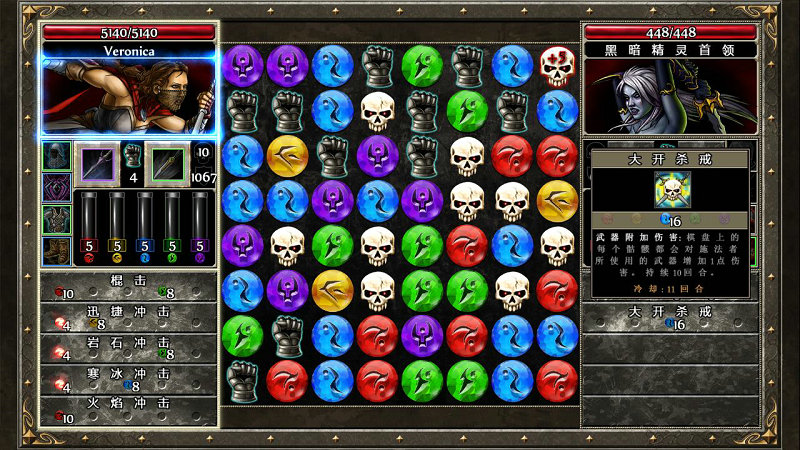
Task: Select the purple spider armor slot
Action: (56, 187)
